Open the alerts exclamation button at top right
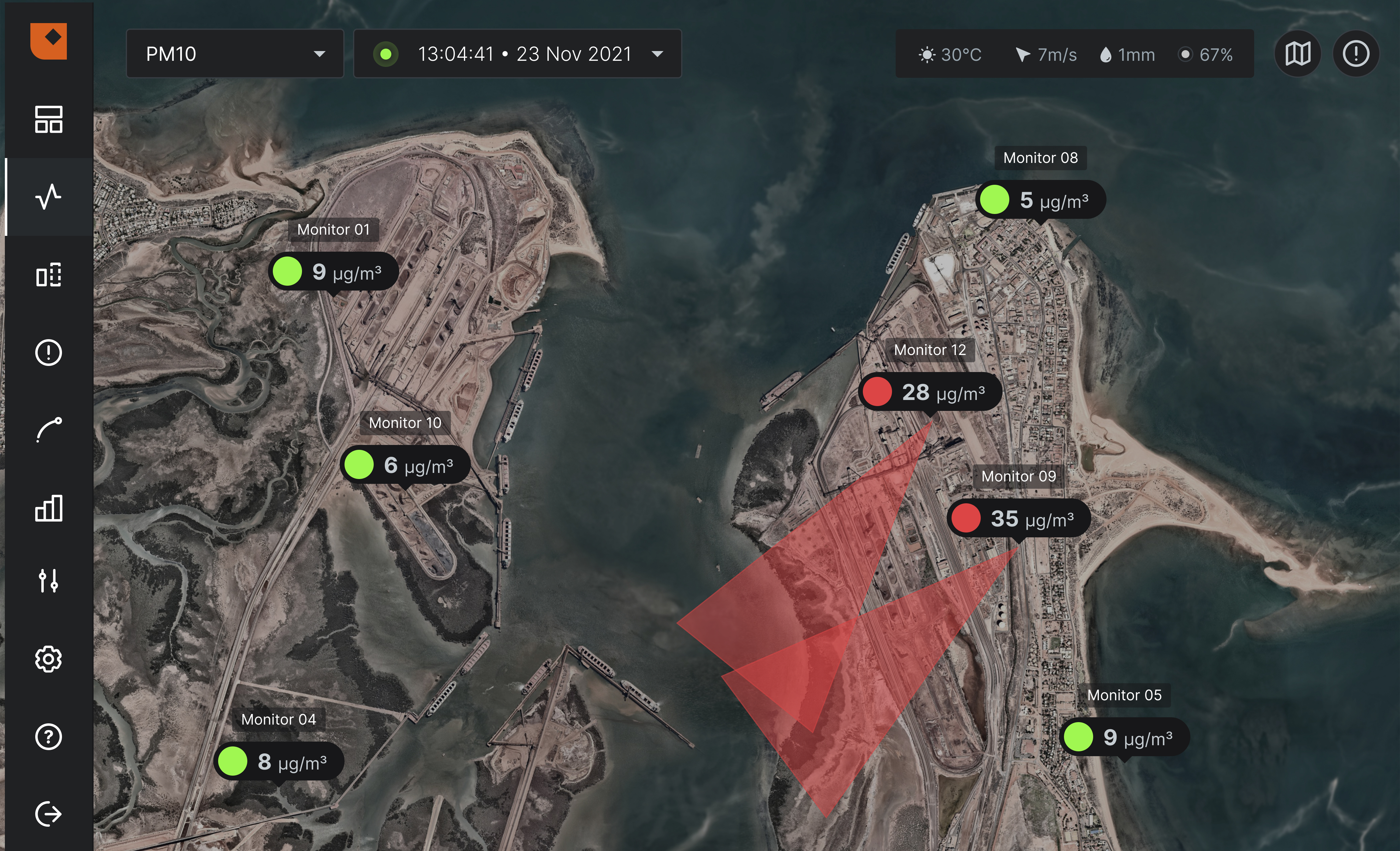 tap(1356, 54)
